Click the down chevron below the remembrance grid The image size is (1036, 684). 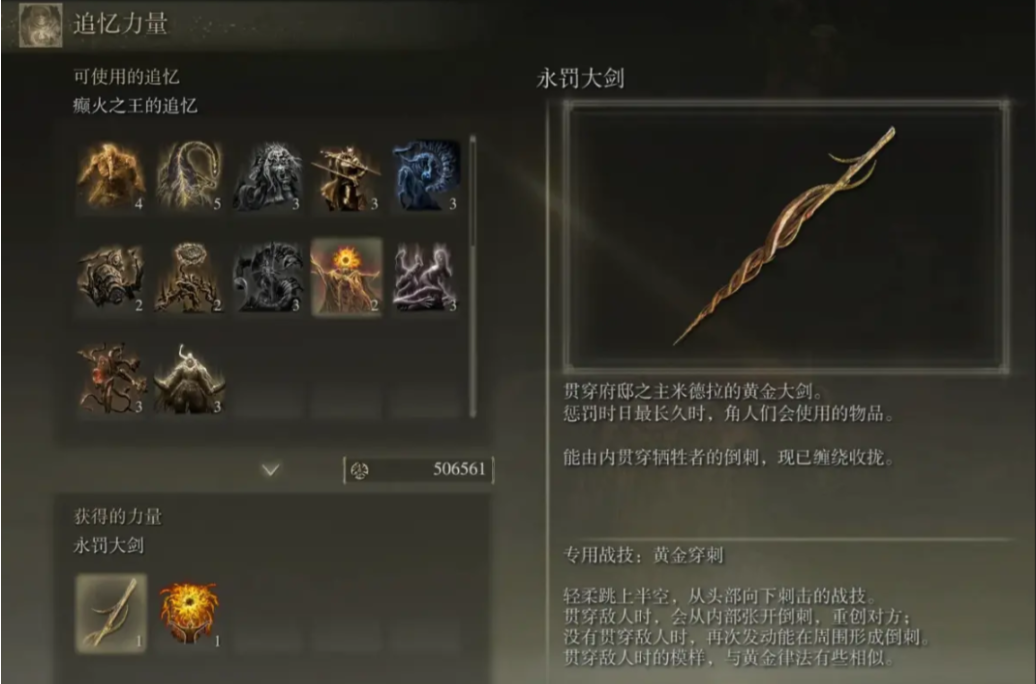tap(270, 469)
